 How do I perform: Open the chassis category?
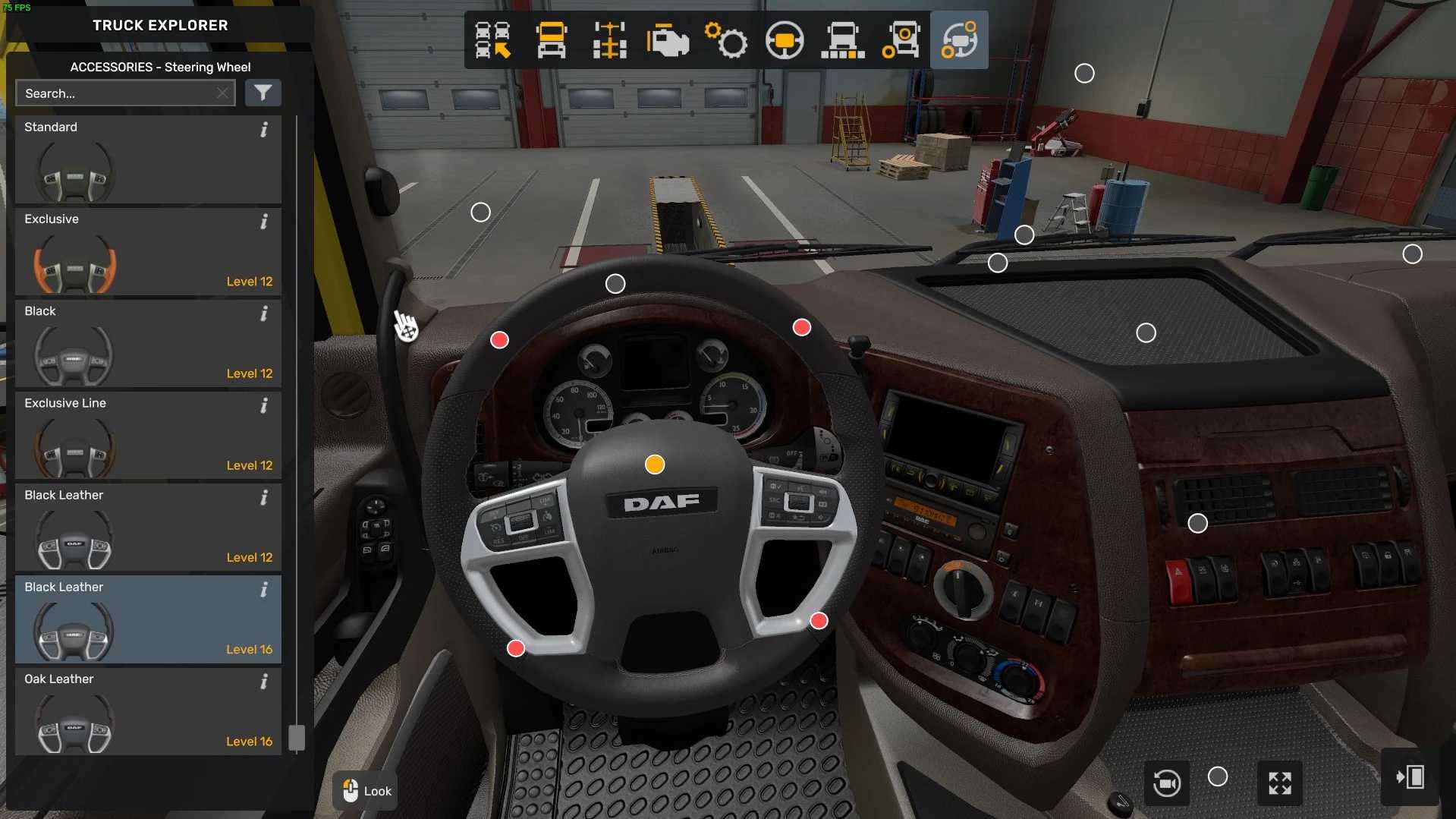(x=609, y=40)
